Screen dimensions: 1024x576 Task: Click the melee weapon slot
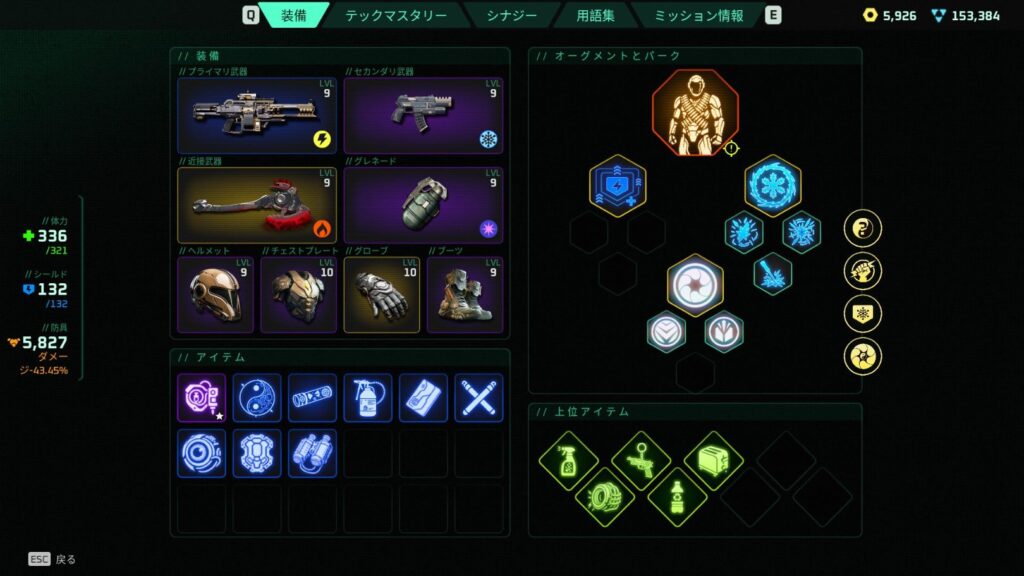pyautogui.click(x=257, y=205)
